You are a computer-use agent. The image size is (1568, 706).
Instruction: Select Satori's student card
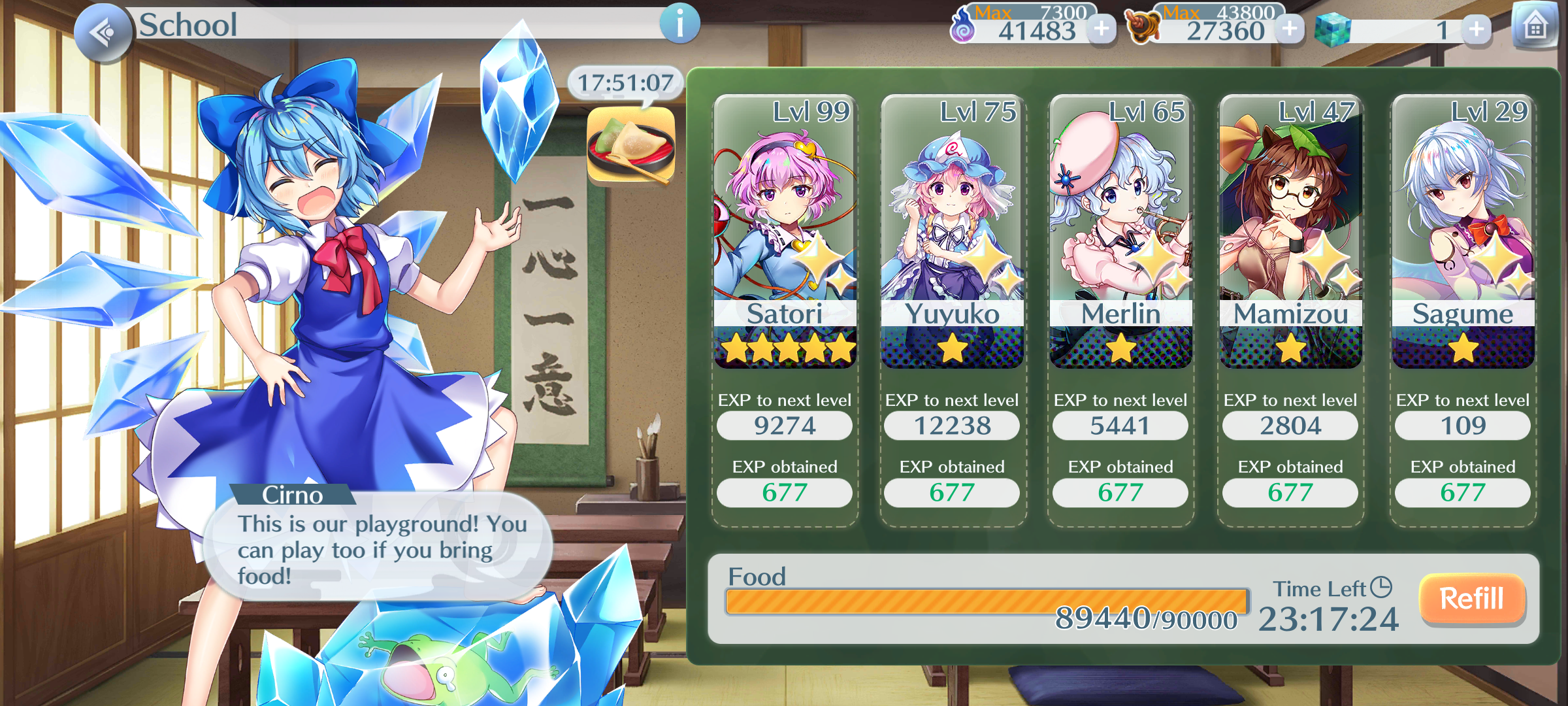[785, 232]
